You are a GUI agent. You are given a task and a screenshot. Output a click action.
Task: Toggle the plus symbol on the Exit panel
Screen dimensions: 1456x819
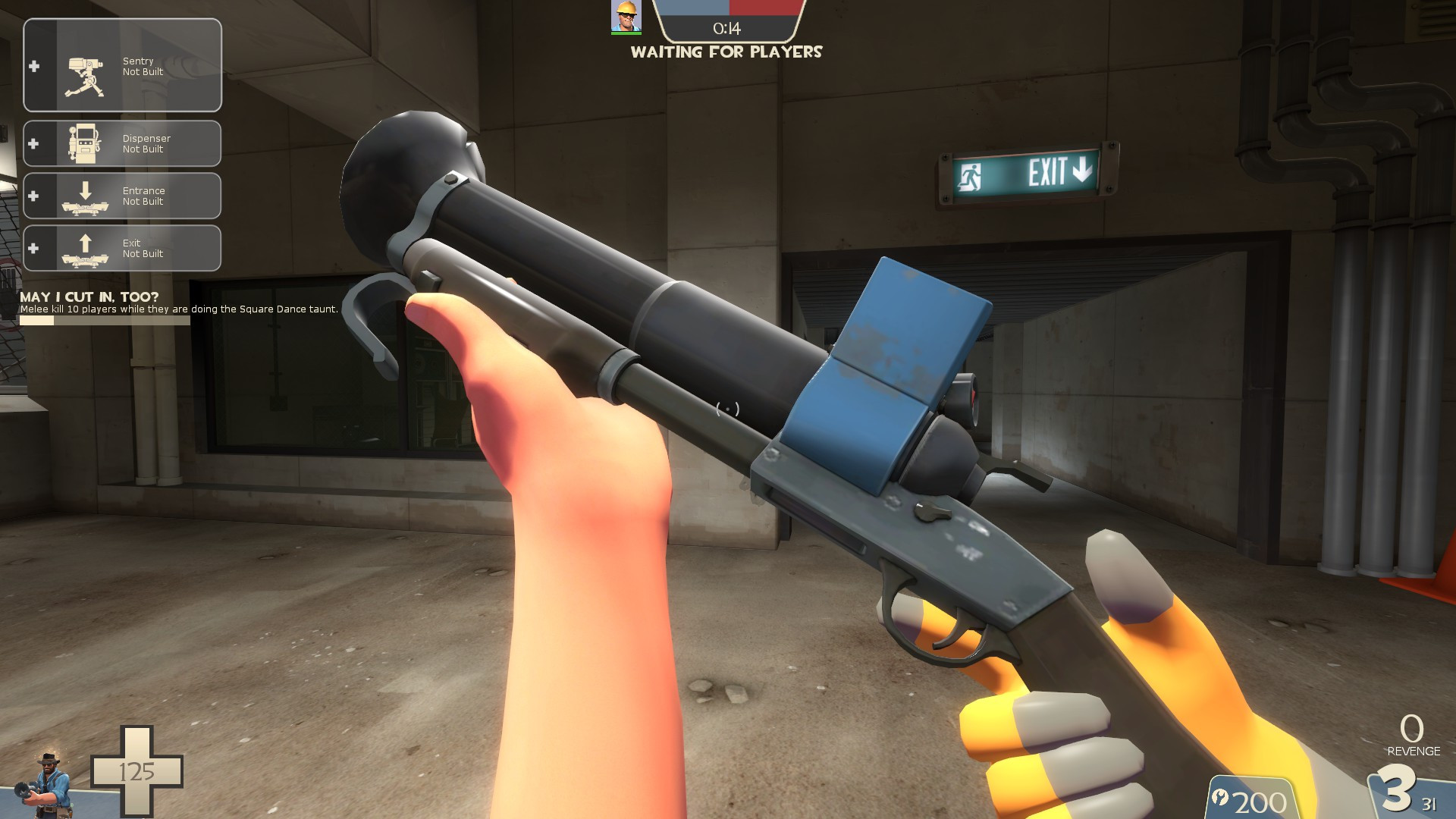pos(33,248)
